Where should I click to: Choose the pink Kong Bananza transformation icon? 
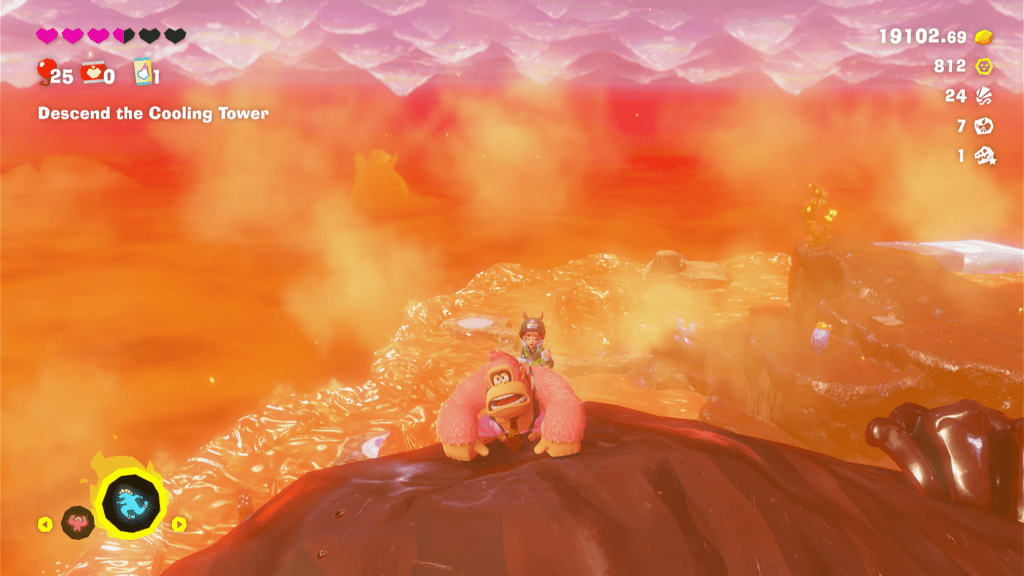(77, 521)
